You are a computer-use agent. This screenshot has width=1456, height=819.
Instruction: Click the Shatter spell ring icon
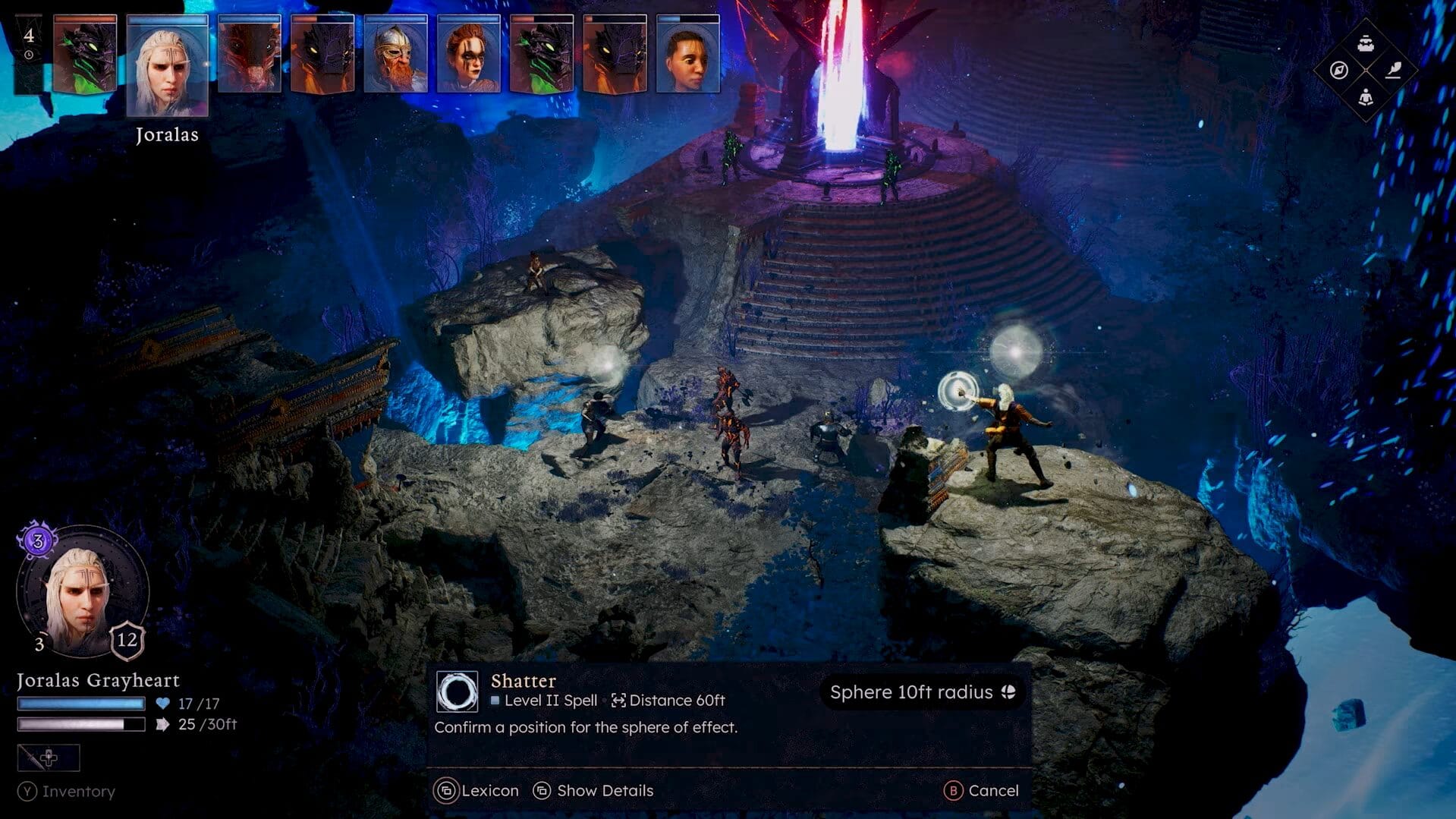point(457,691)
